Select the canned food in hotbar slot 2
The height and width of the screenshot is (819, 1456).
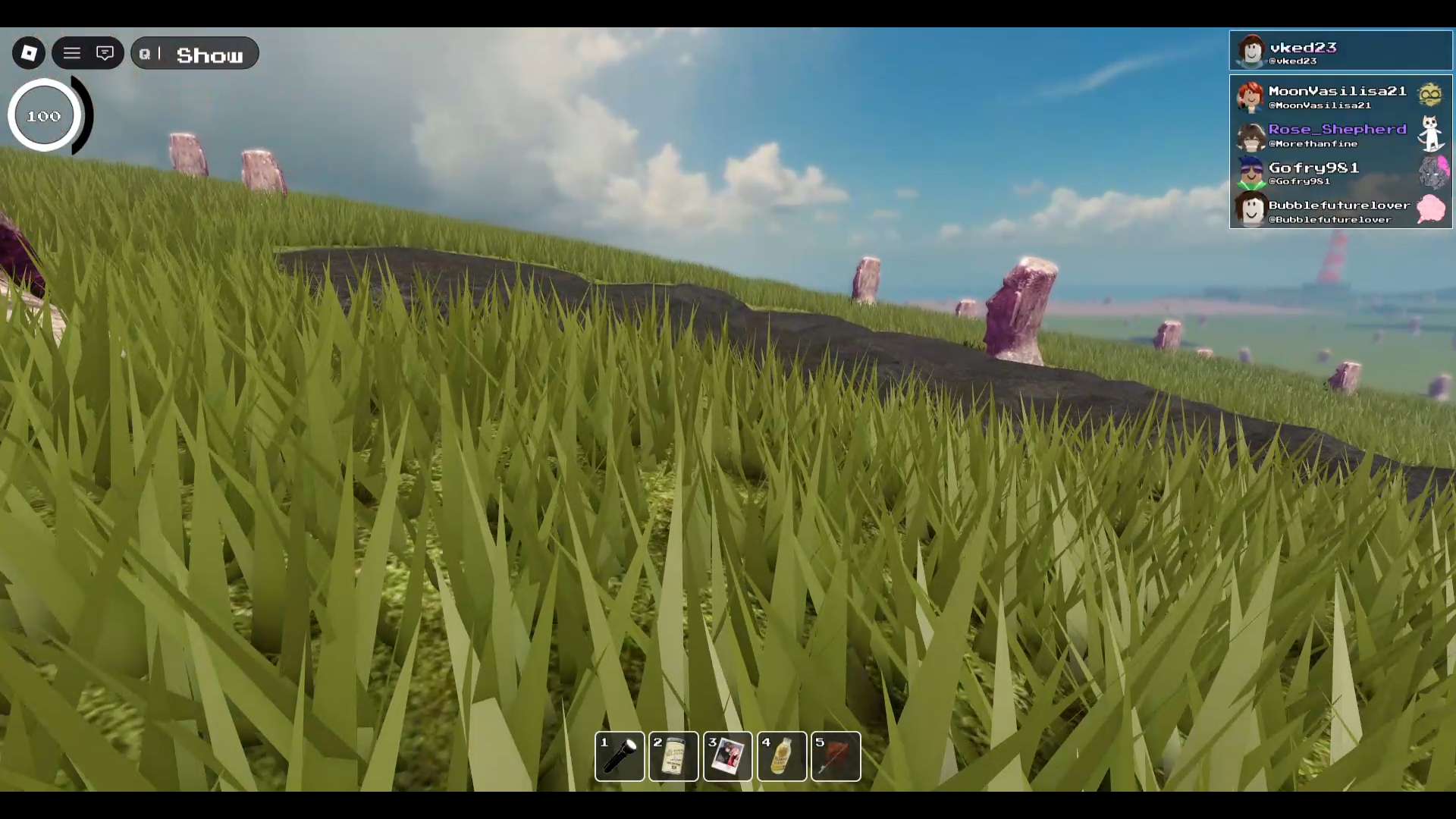pos(673,756)
